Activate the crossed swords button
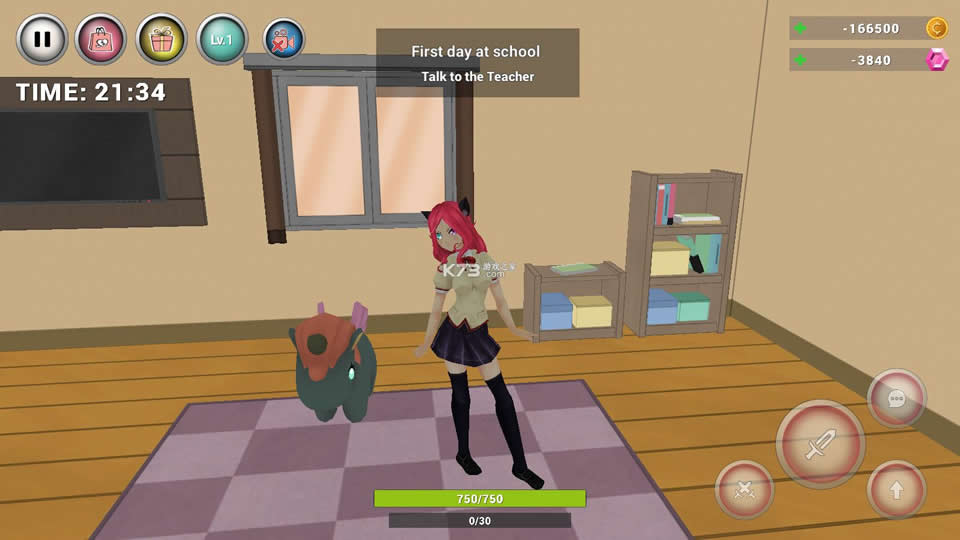960x540 pixels. (x=744, y=489)
